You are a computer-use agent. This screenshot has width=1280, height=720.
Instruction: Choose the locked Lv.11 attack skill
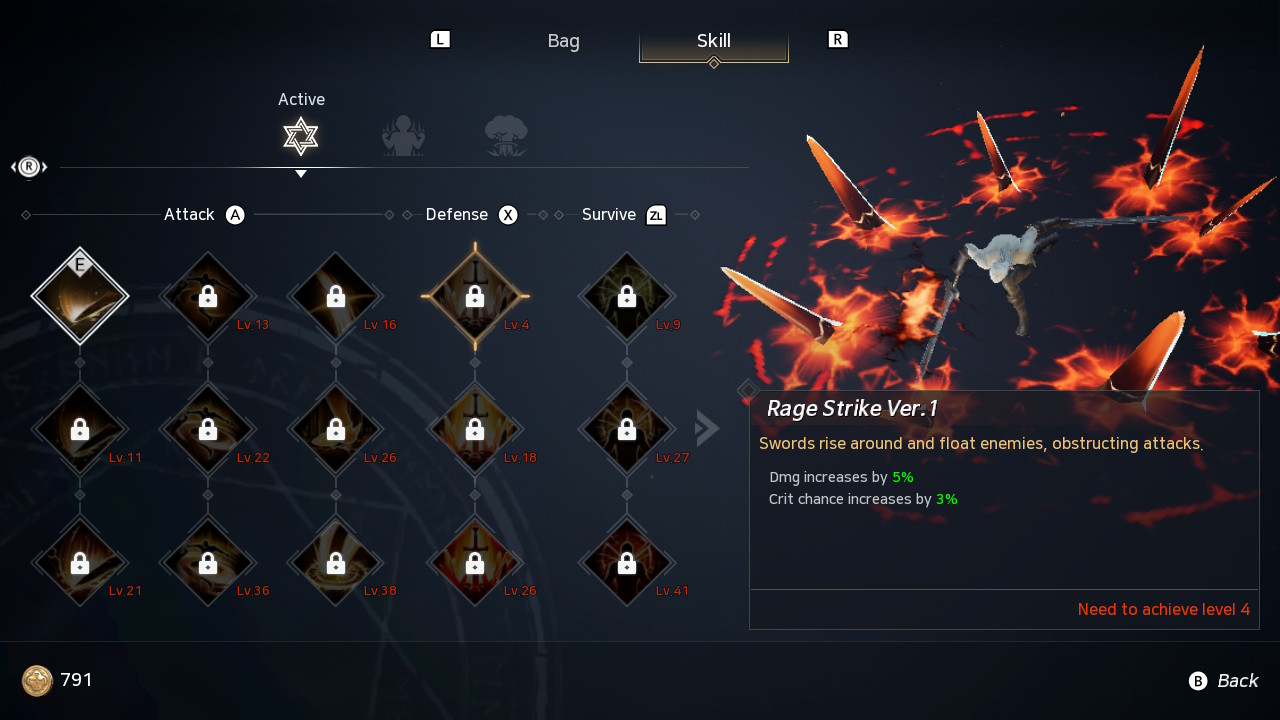pos(80,429)
